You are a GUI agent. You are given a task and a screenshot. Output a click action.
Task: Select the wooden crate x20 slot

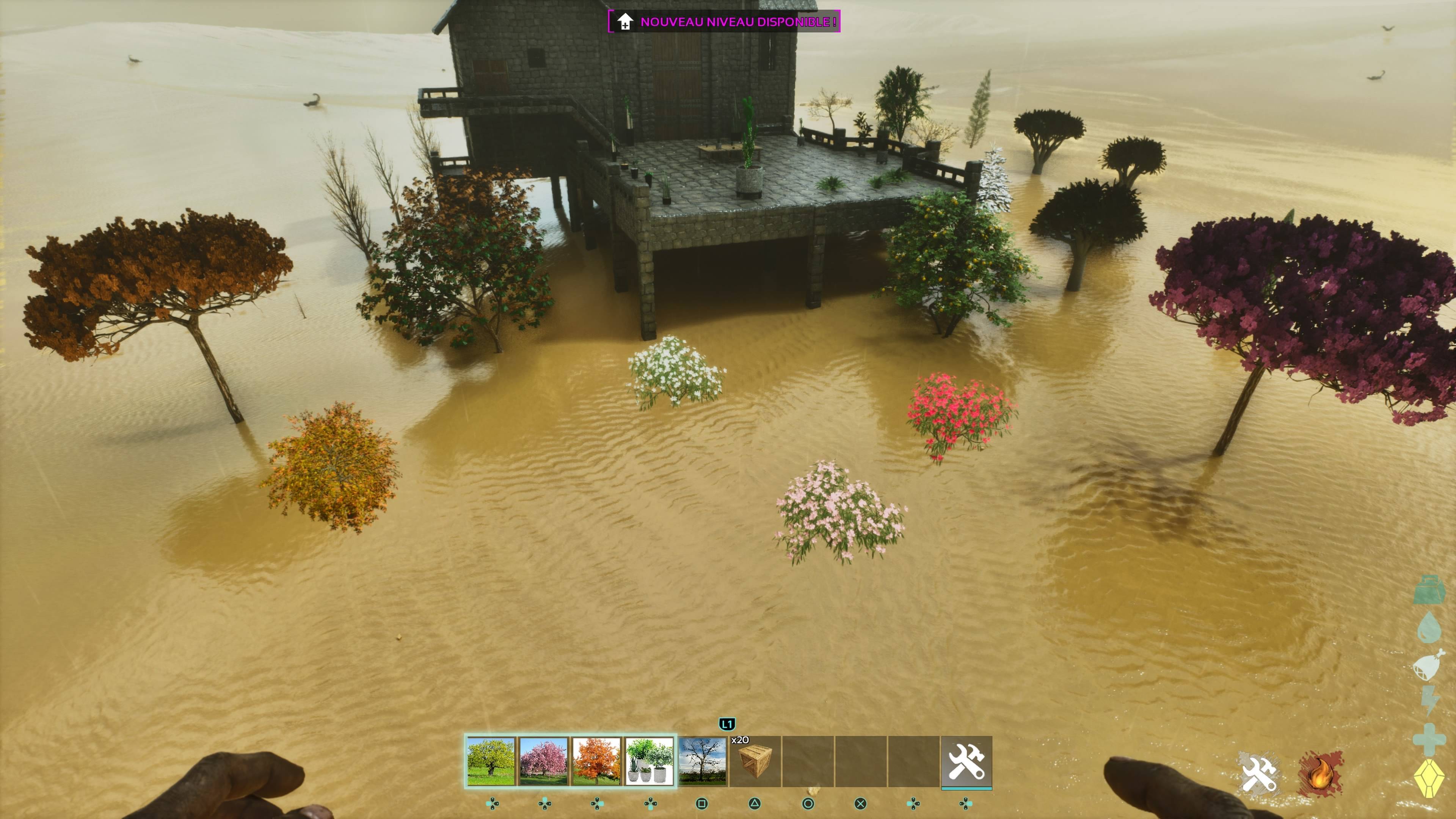pos(755,761)
